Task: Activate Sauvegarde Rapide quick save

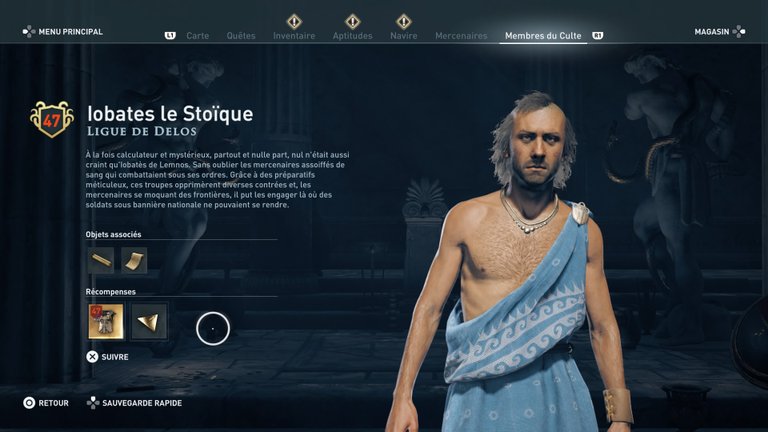Action: tap(137, 403)
